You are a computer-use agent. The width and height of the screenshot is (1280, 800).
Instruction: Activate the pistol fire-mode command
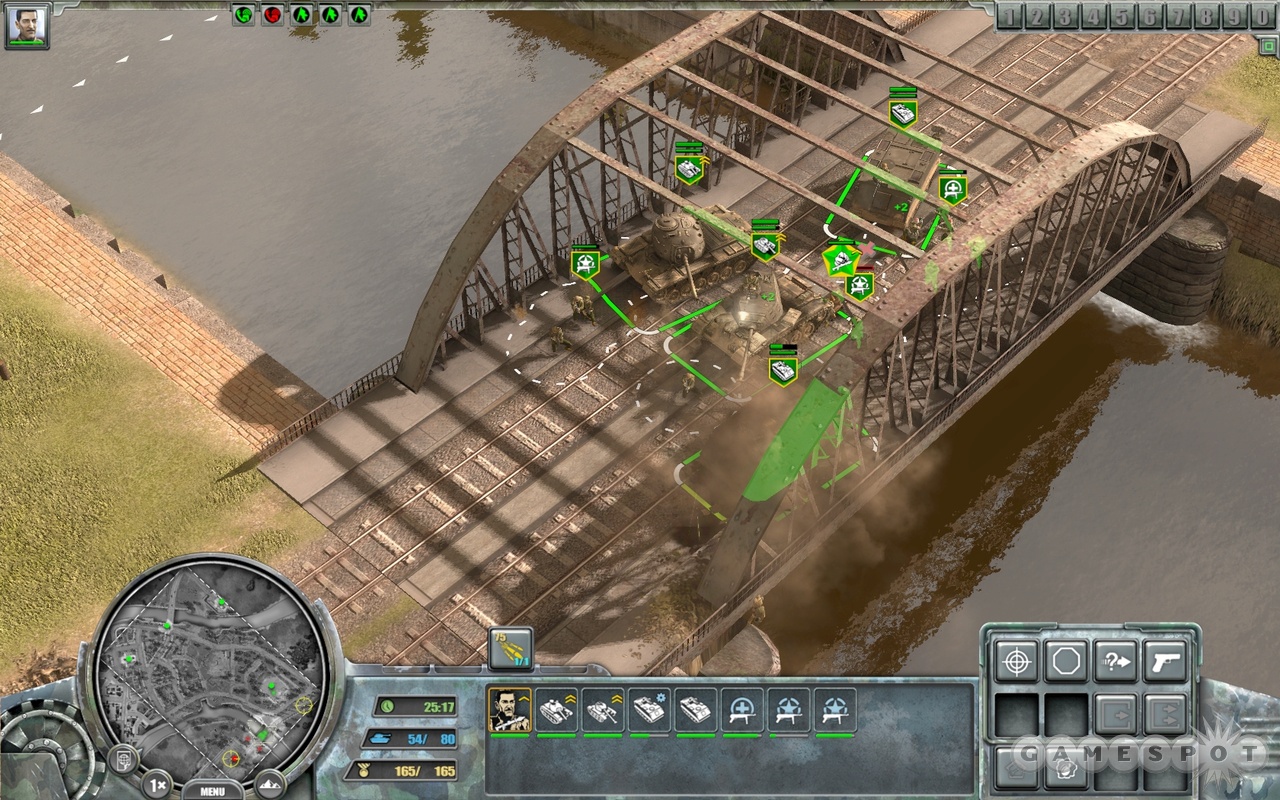click(x=1164, y=662)
